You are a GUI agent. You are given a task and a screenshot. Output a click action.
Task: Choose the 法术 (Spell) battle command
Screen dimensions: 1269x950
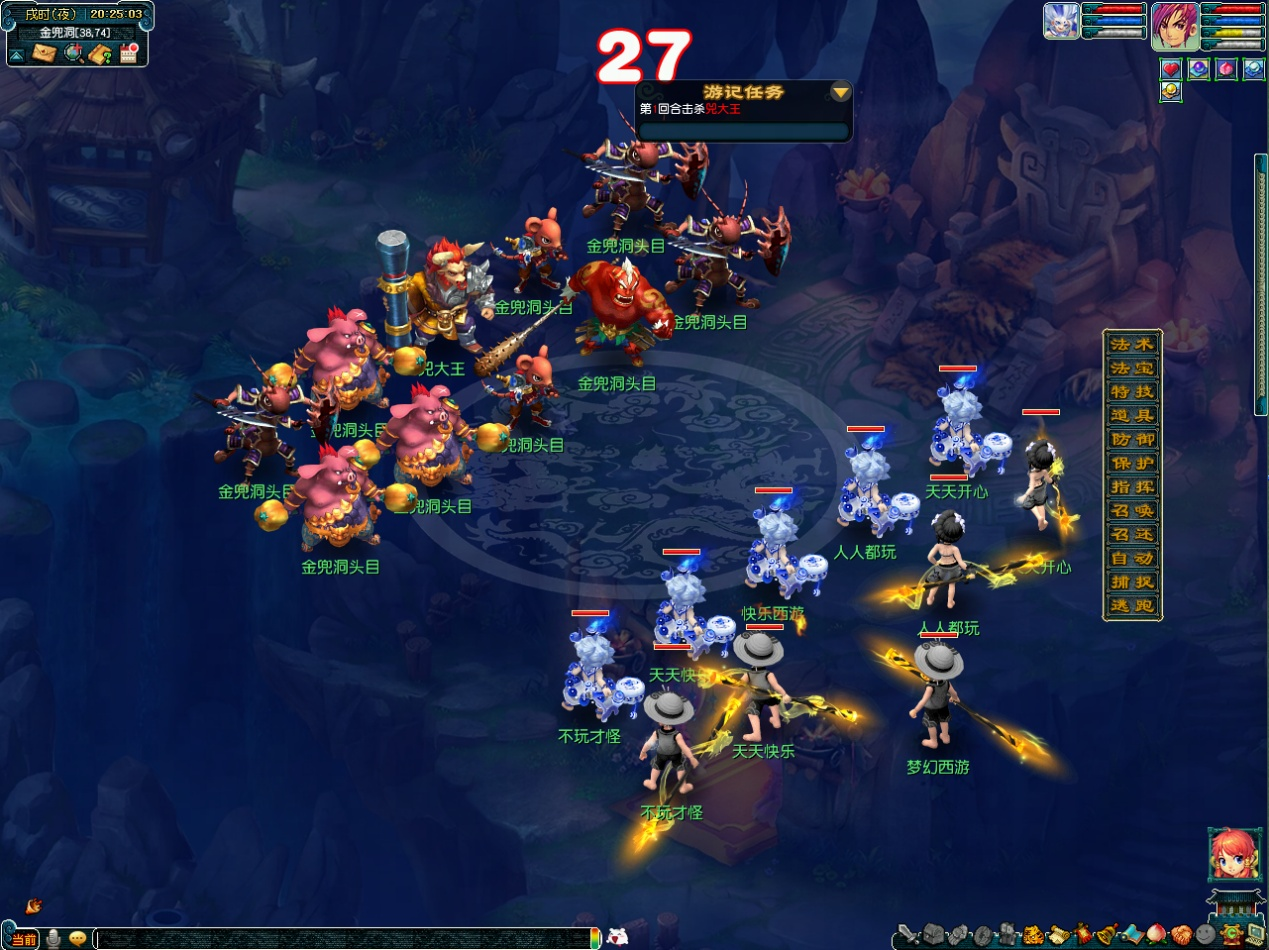pyautogui.click(x=1132, y=344)
